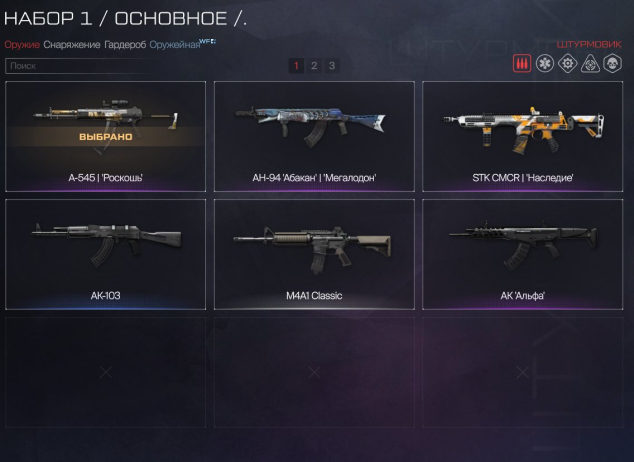Viewport: 634px width, 462px height.
Task: Switch to the Снаряжение tab
Action: click(x=72, y=45)
